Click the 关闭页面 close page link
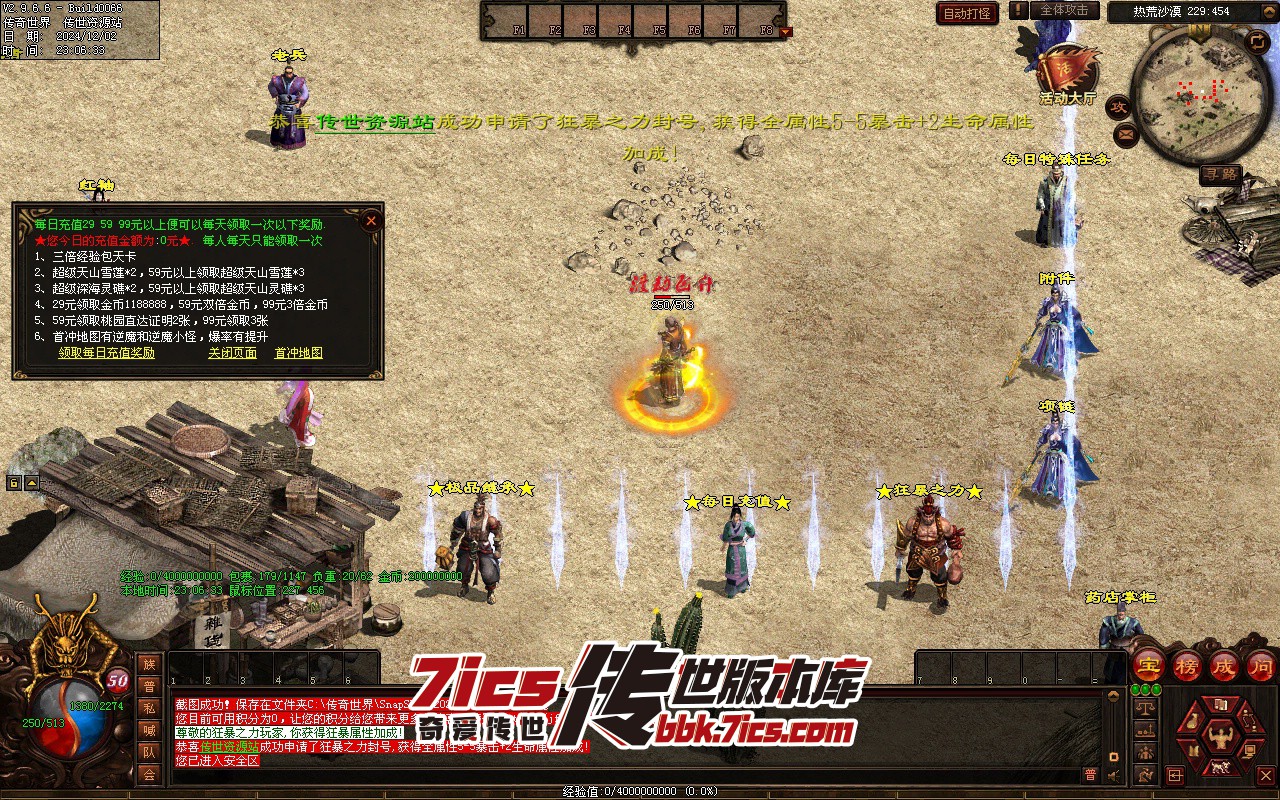 click(232, 353)
